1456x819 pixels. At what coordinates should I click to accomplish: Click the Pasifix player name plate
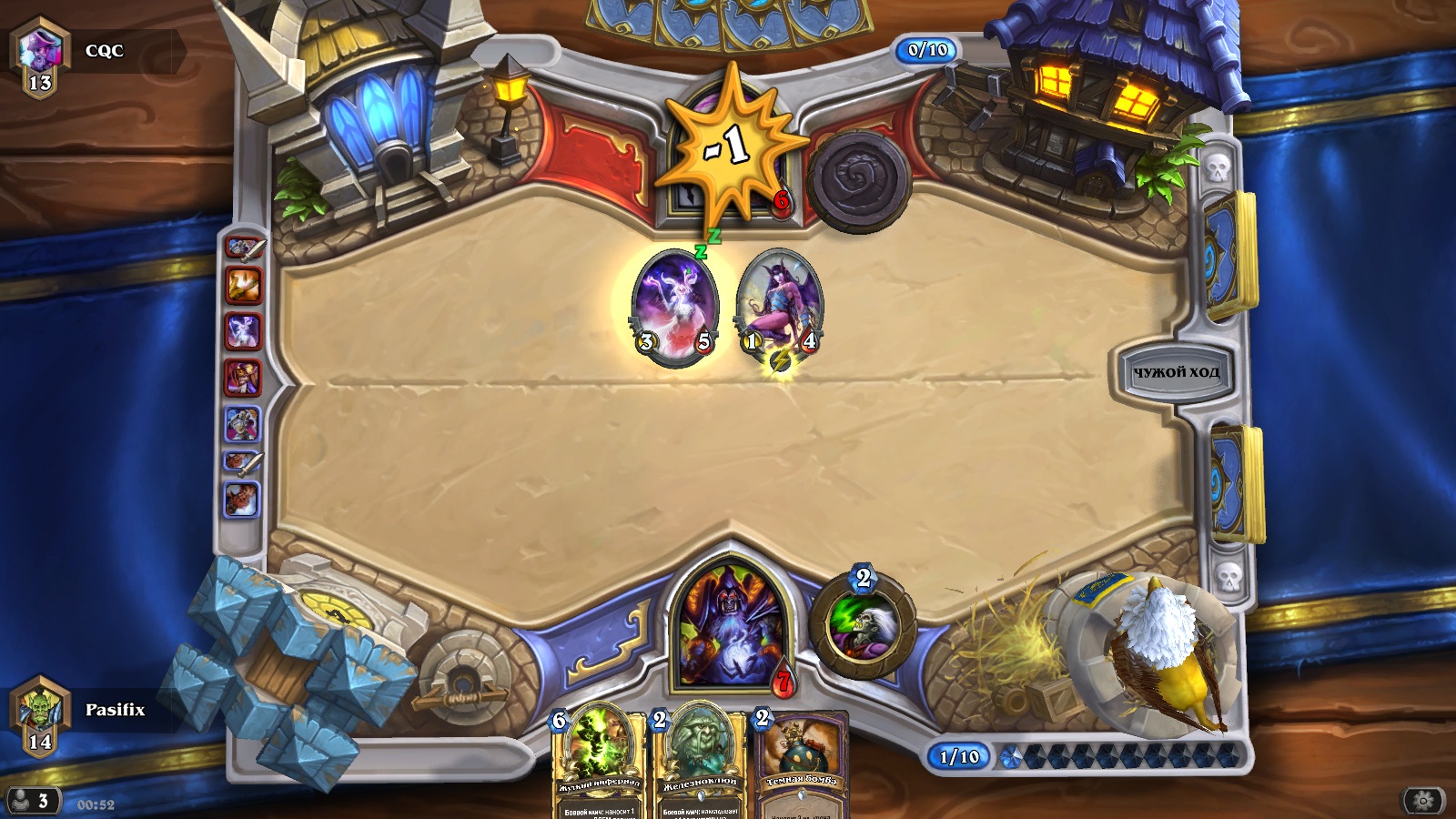click(x=115, y=710)
